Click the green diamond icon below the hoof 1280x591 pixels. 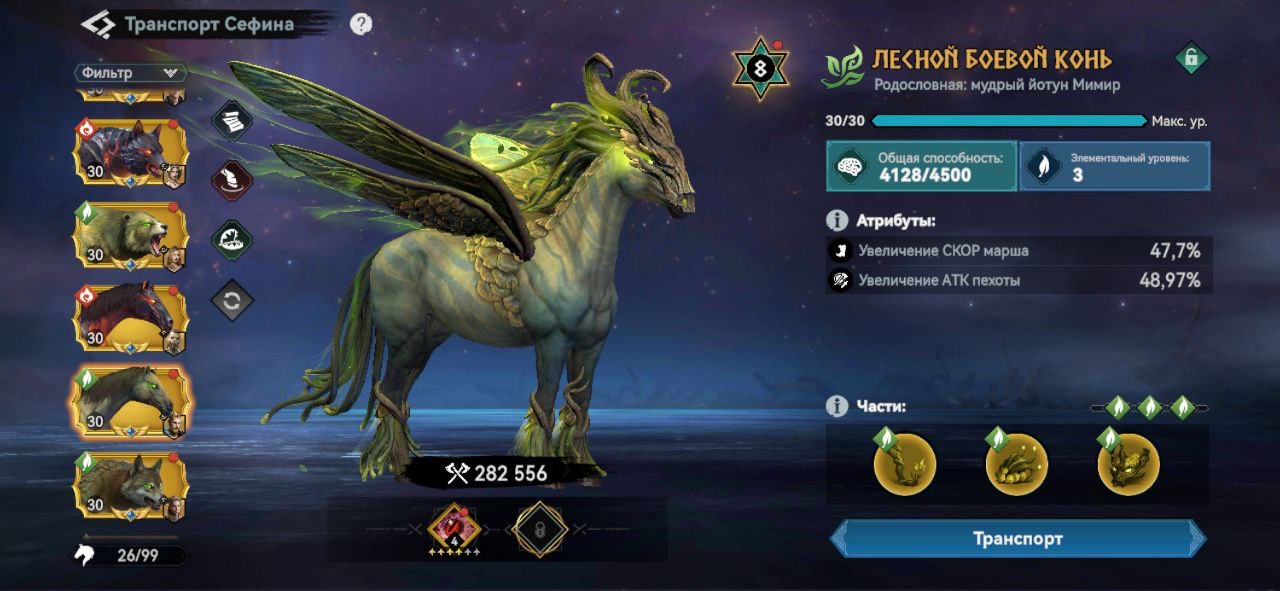coord(232,240)
